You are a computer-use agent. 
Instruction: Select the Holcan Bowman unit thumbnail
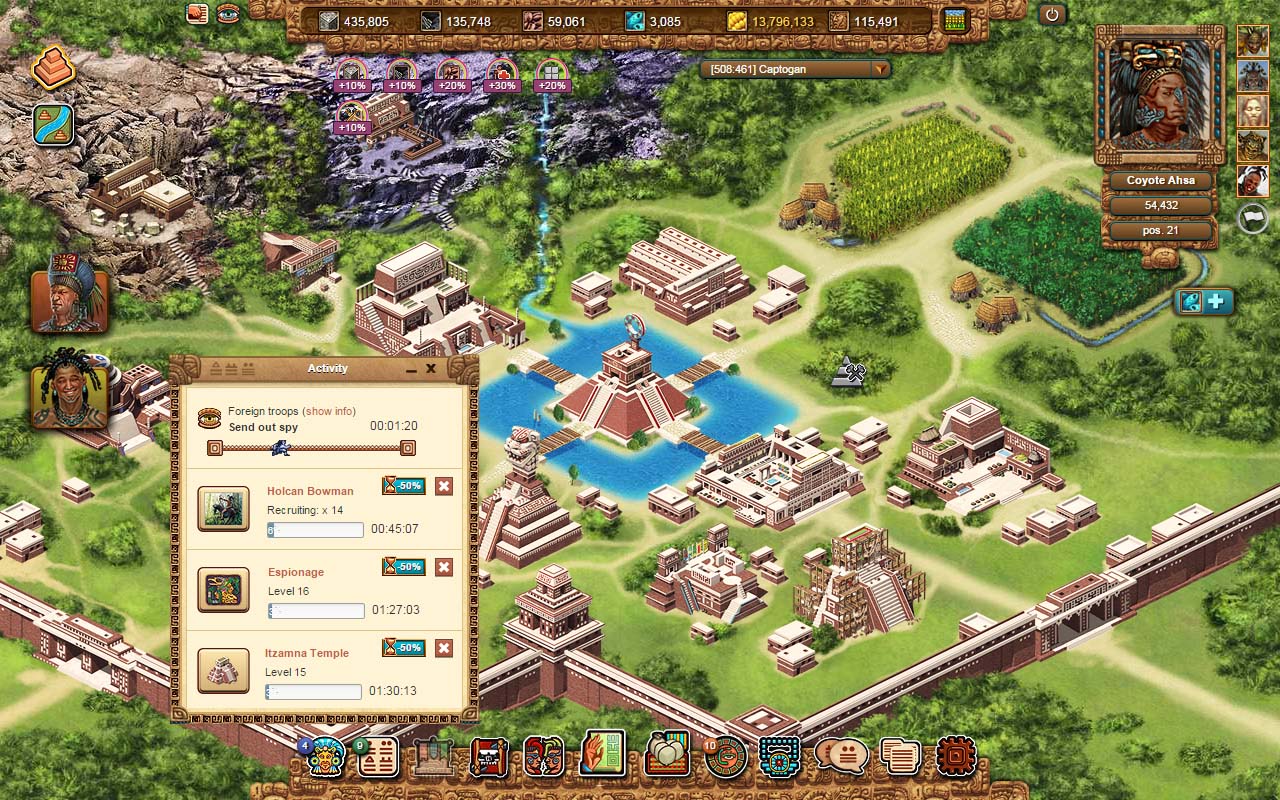[223, 508]
